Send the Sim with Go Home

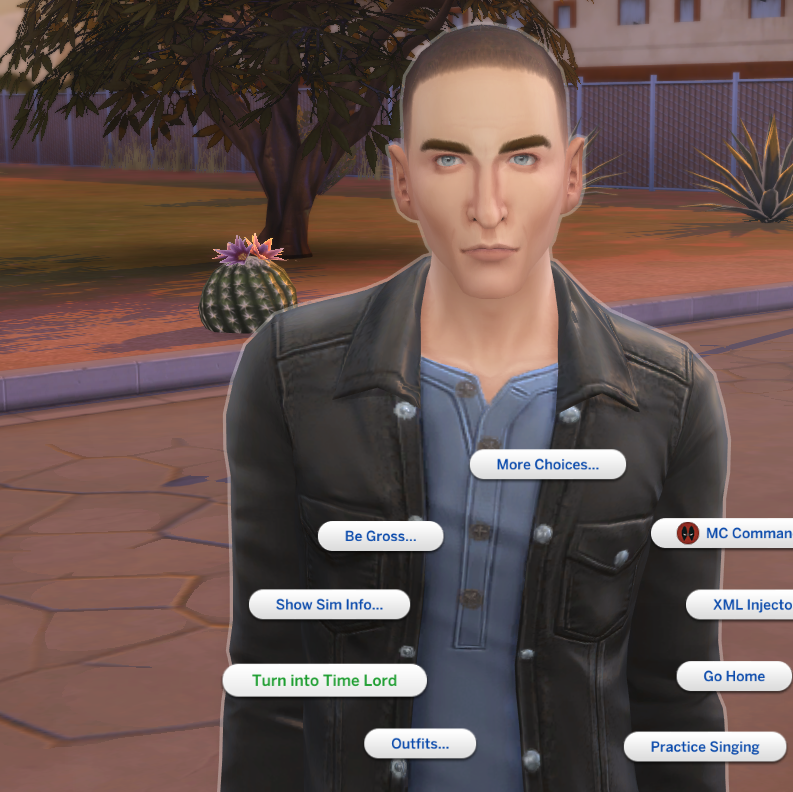tap(734, 676)
